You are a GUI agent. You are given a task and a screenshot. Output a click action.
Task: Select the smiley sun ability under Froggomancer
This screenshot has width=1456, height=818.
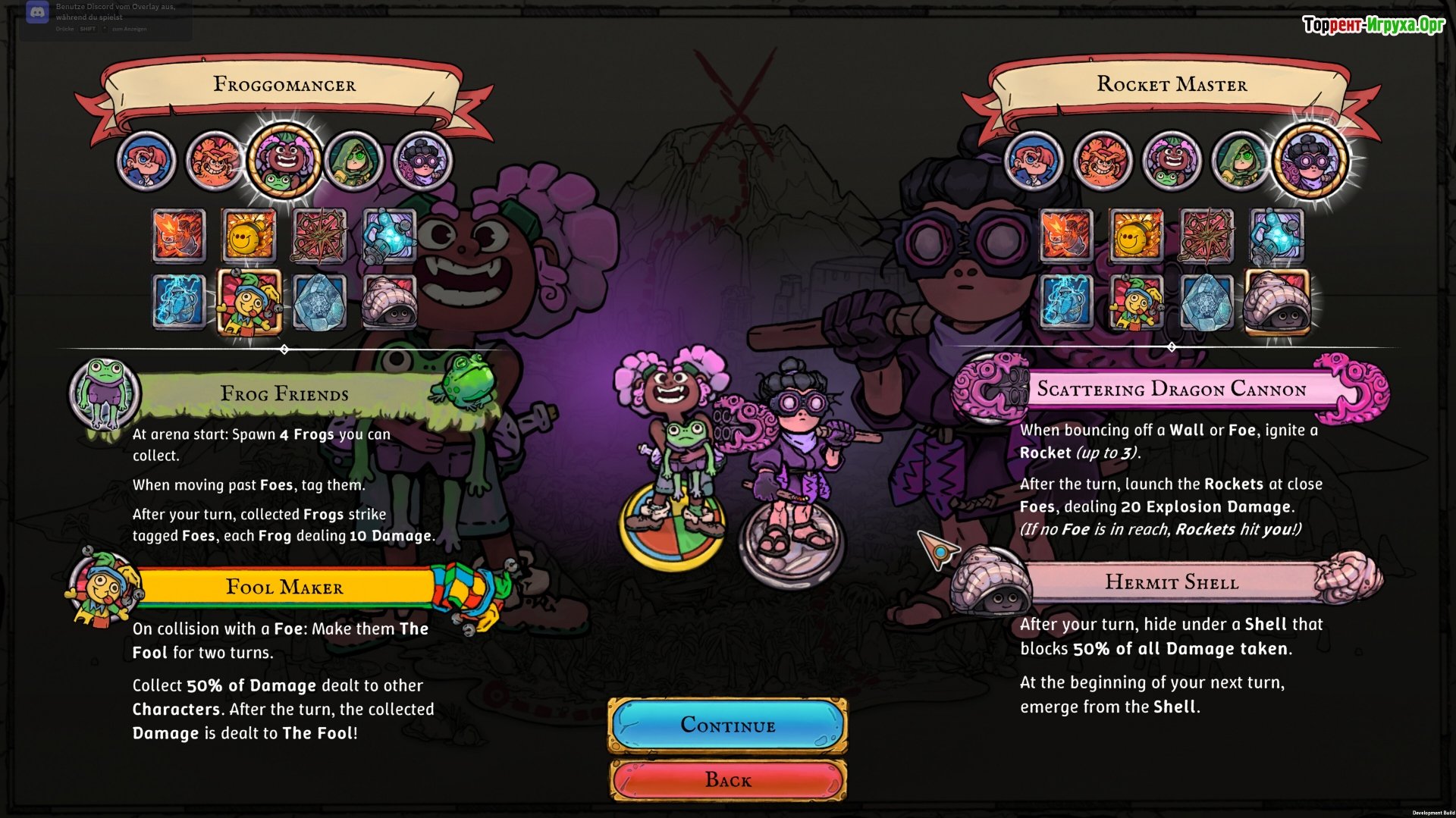pyautogui.click(x=248, y=235)
